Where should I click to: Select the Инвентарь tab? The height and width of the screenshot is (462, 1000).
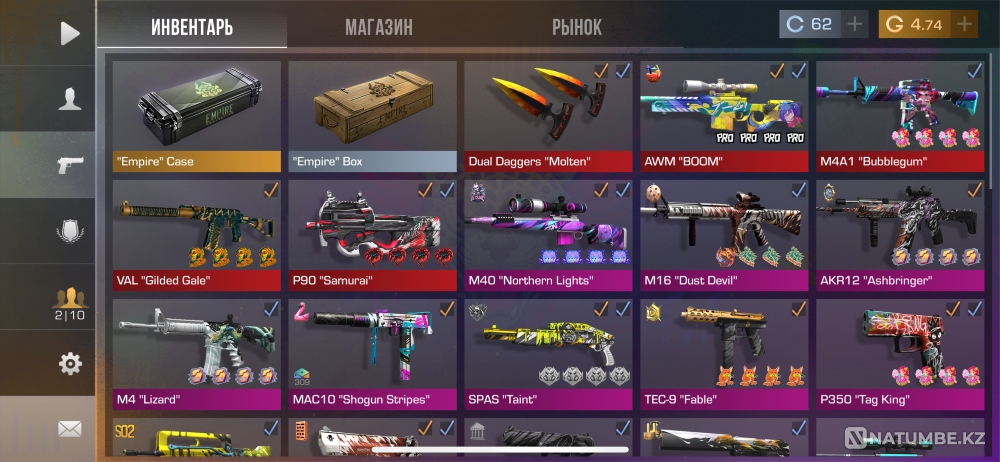(192, 27)
